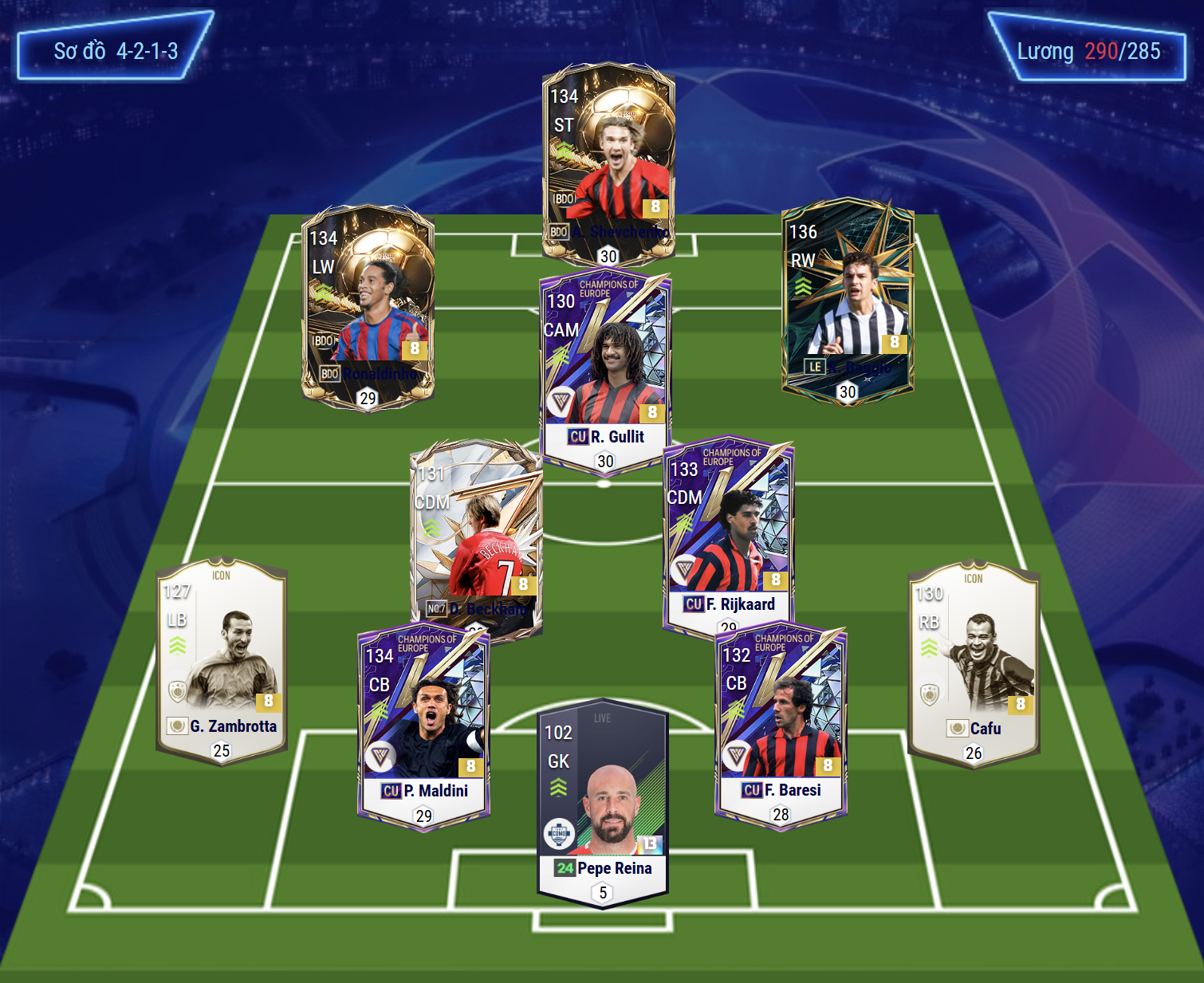1204x983 pixels.
Task: Select the G. Zambrotta left back card
Action: point(222,662)
